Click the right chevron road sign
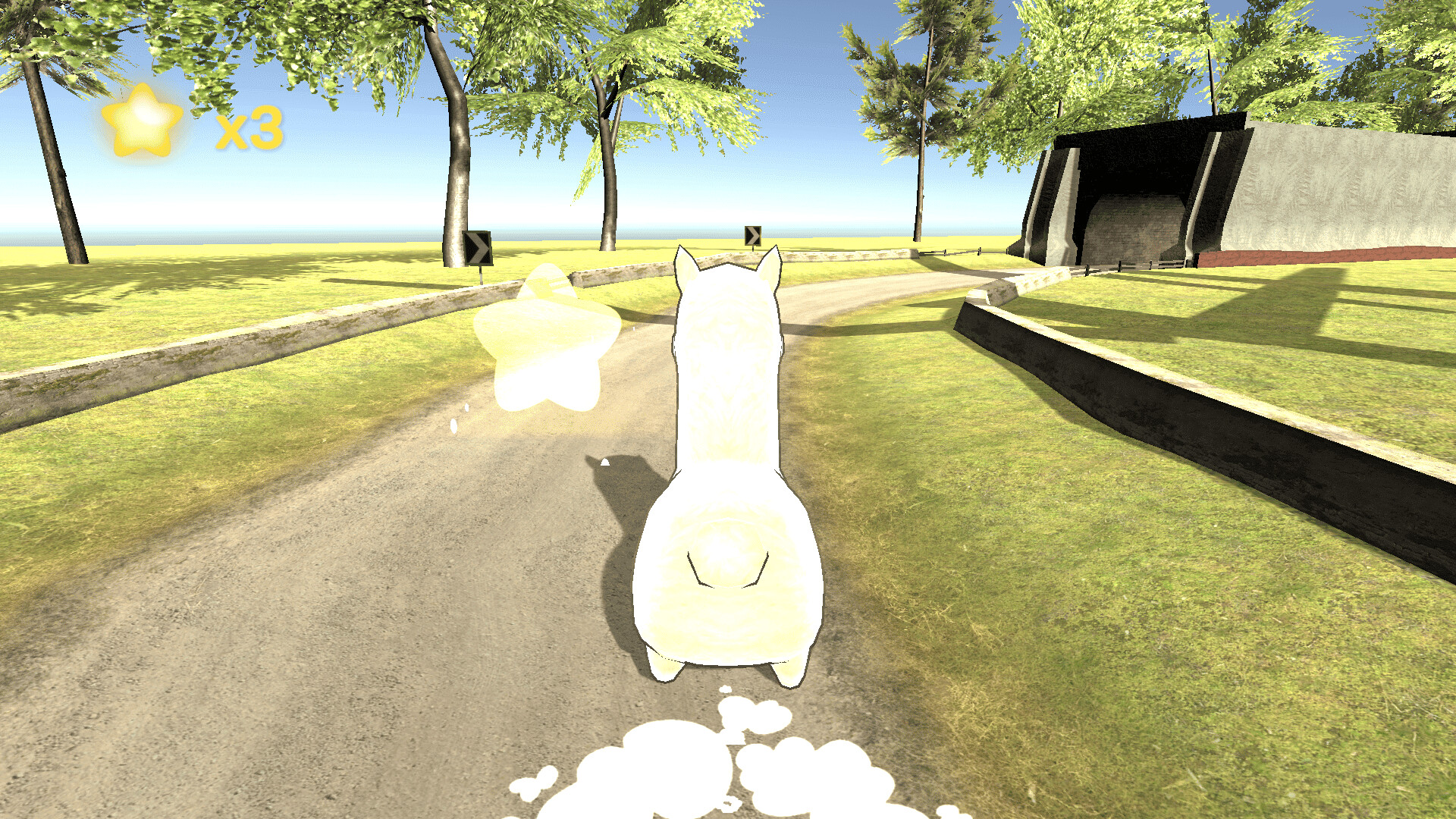 coord(752,235)
